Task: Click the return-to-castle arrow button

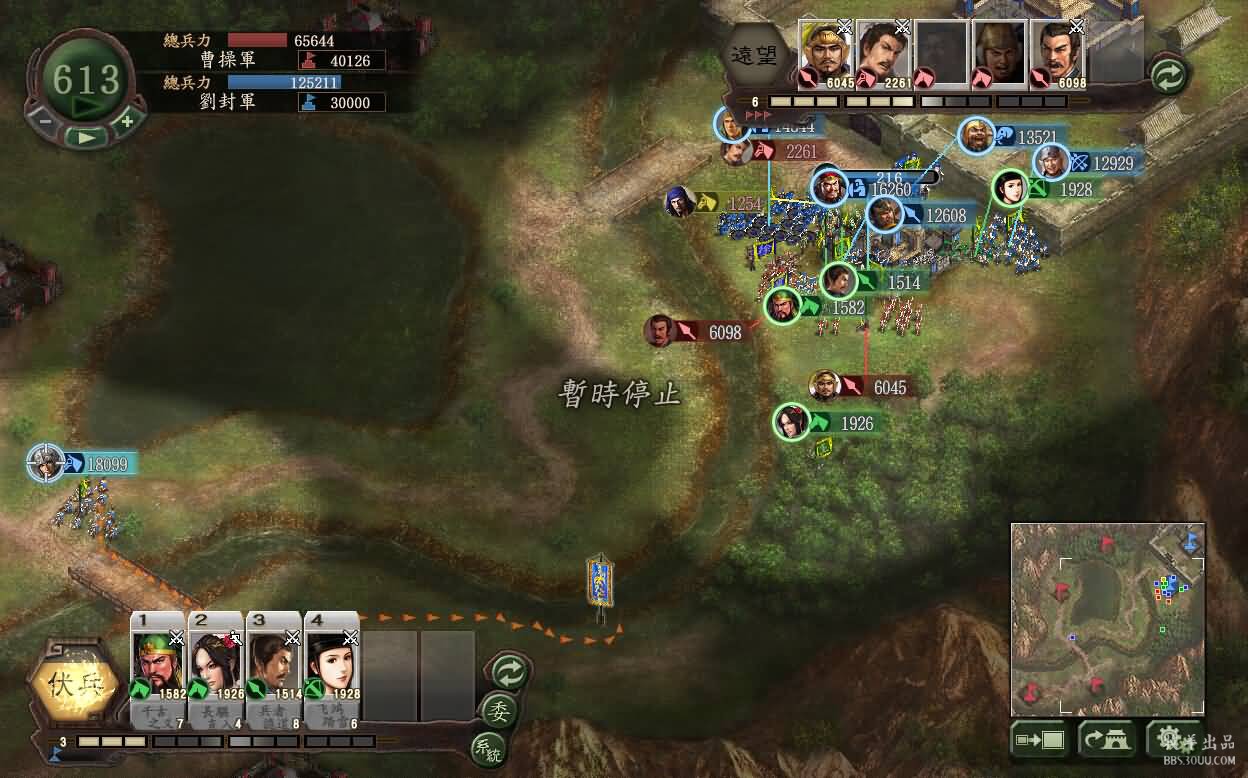Action: click(x=1106, y=740)
